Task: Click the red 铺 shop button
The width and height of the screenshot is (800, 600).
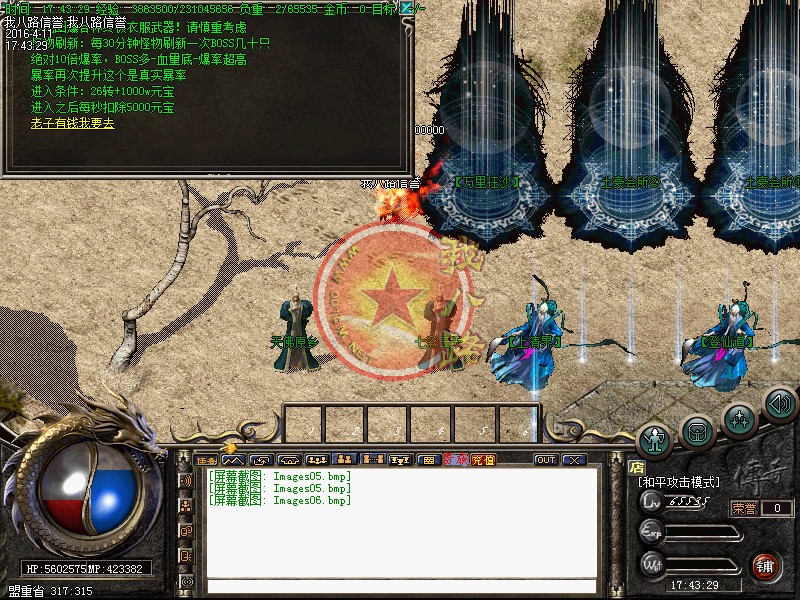Action: (x=765, y=564)
